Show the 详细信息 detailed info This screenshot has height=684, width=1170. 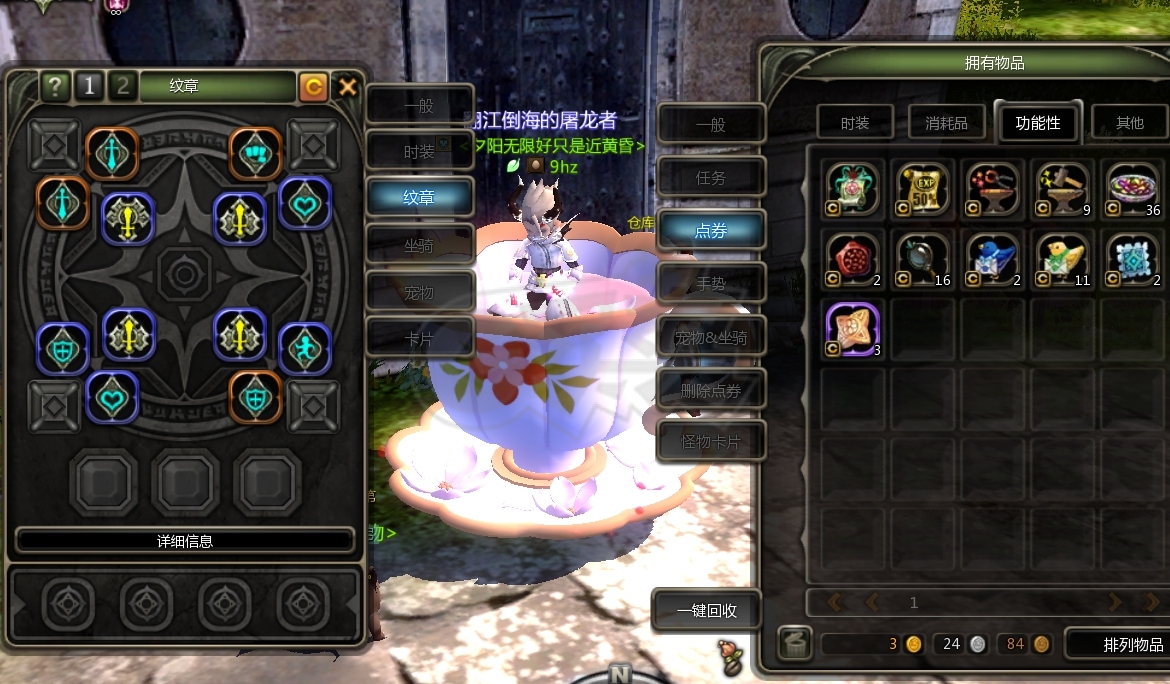[185, 541]
